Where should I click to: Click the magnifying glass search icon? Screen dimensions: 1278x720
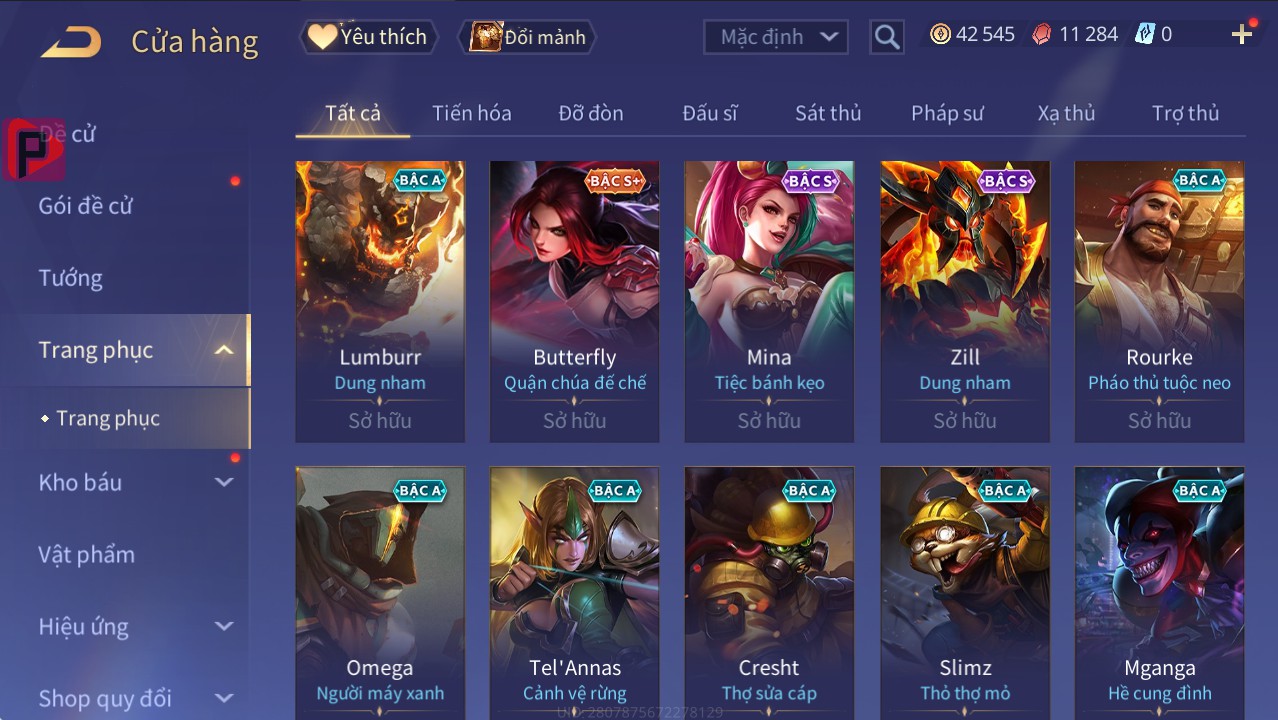click(886, 37)
